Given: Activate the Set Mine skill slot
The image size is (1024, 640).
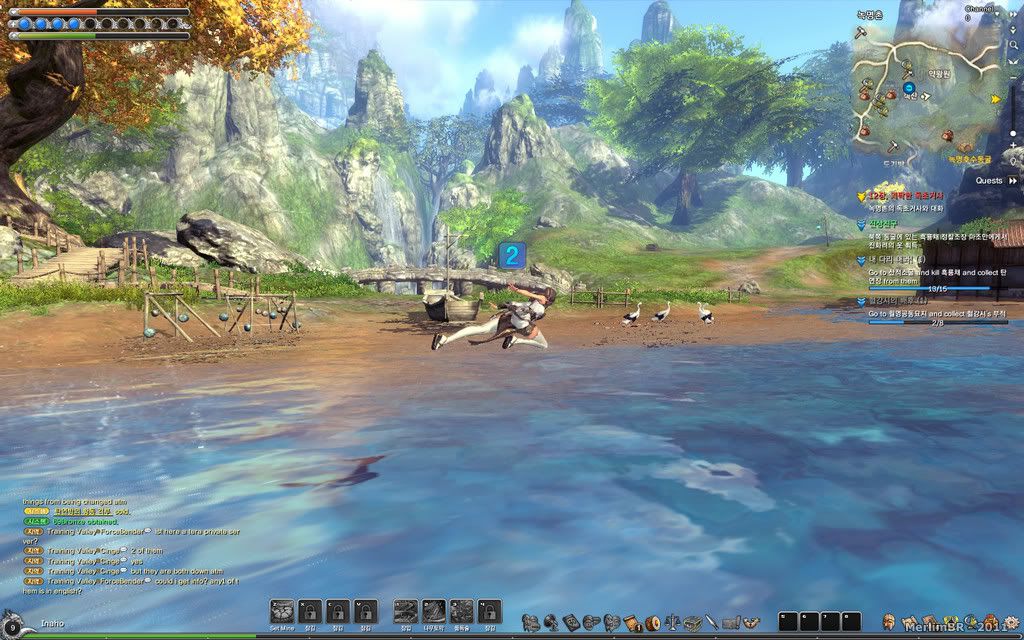Looking at the screenshot, I should pos(282,611).
